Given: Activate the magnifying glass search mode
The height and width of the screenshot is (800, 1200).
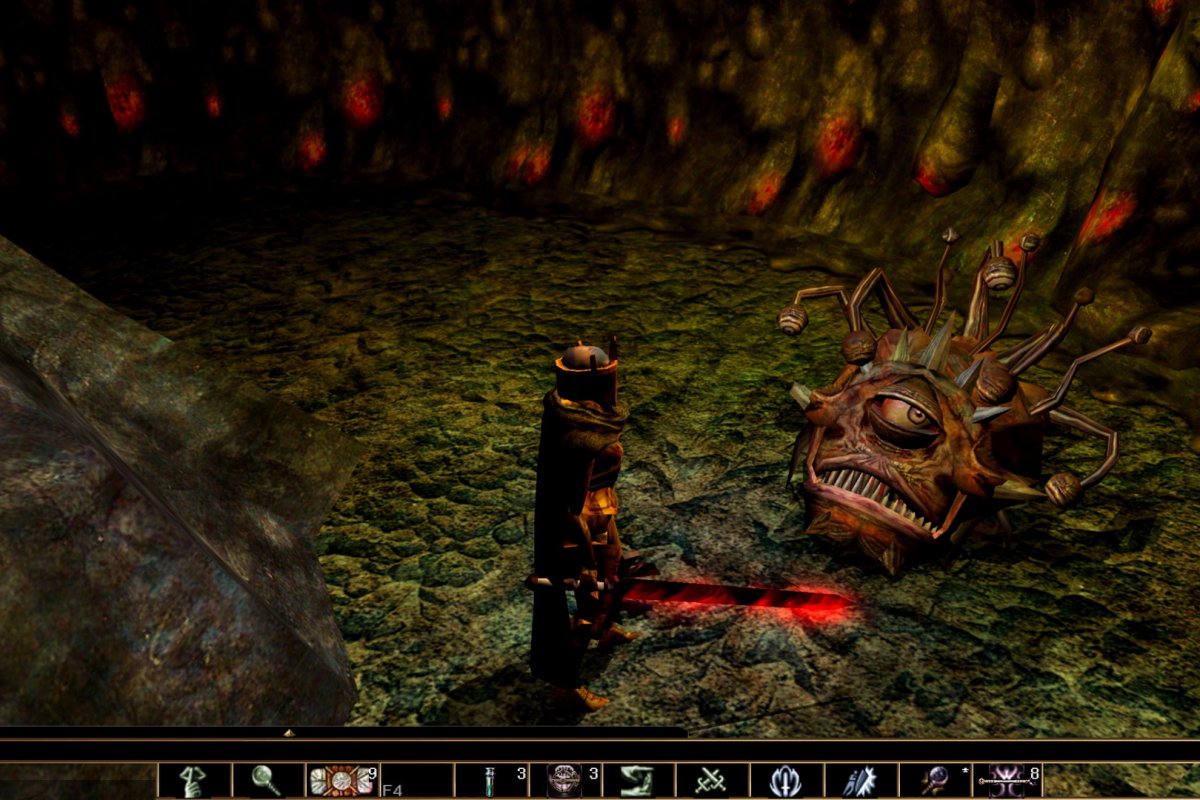Looking at the screenshot, I should 268,781.
